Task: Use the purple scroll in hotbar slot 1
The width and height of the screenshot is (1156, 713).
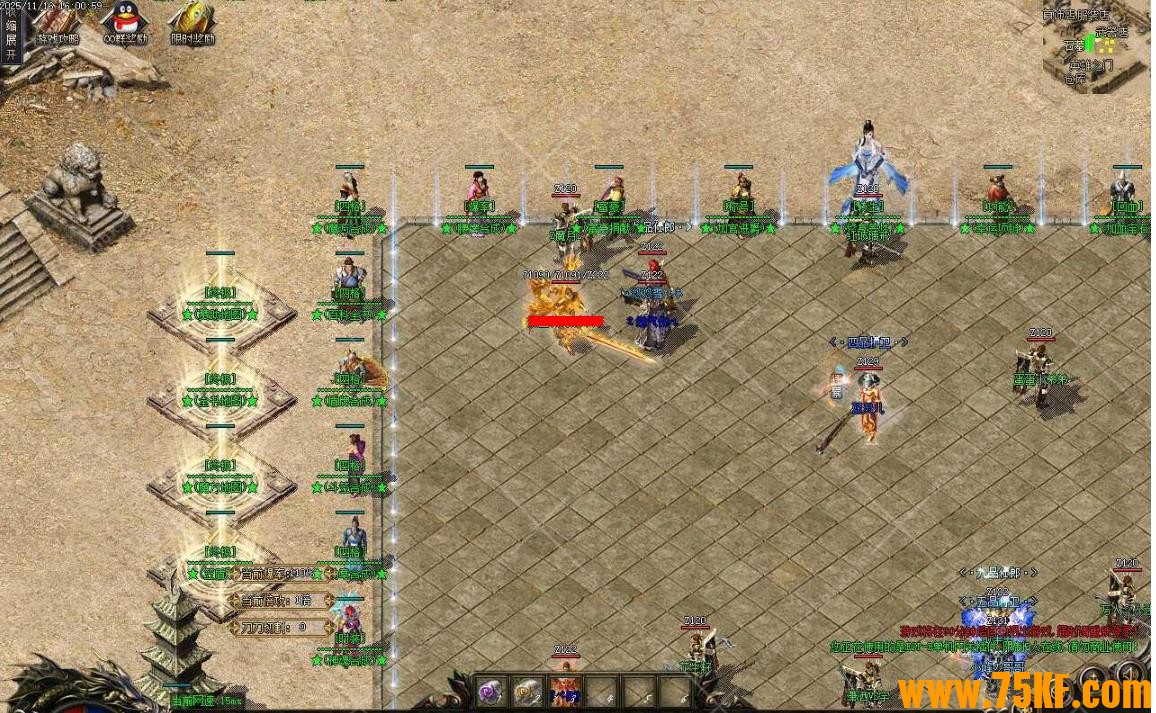Action: click(x=489, y=690)
